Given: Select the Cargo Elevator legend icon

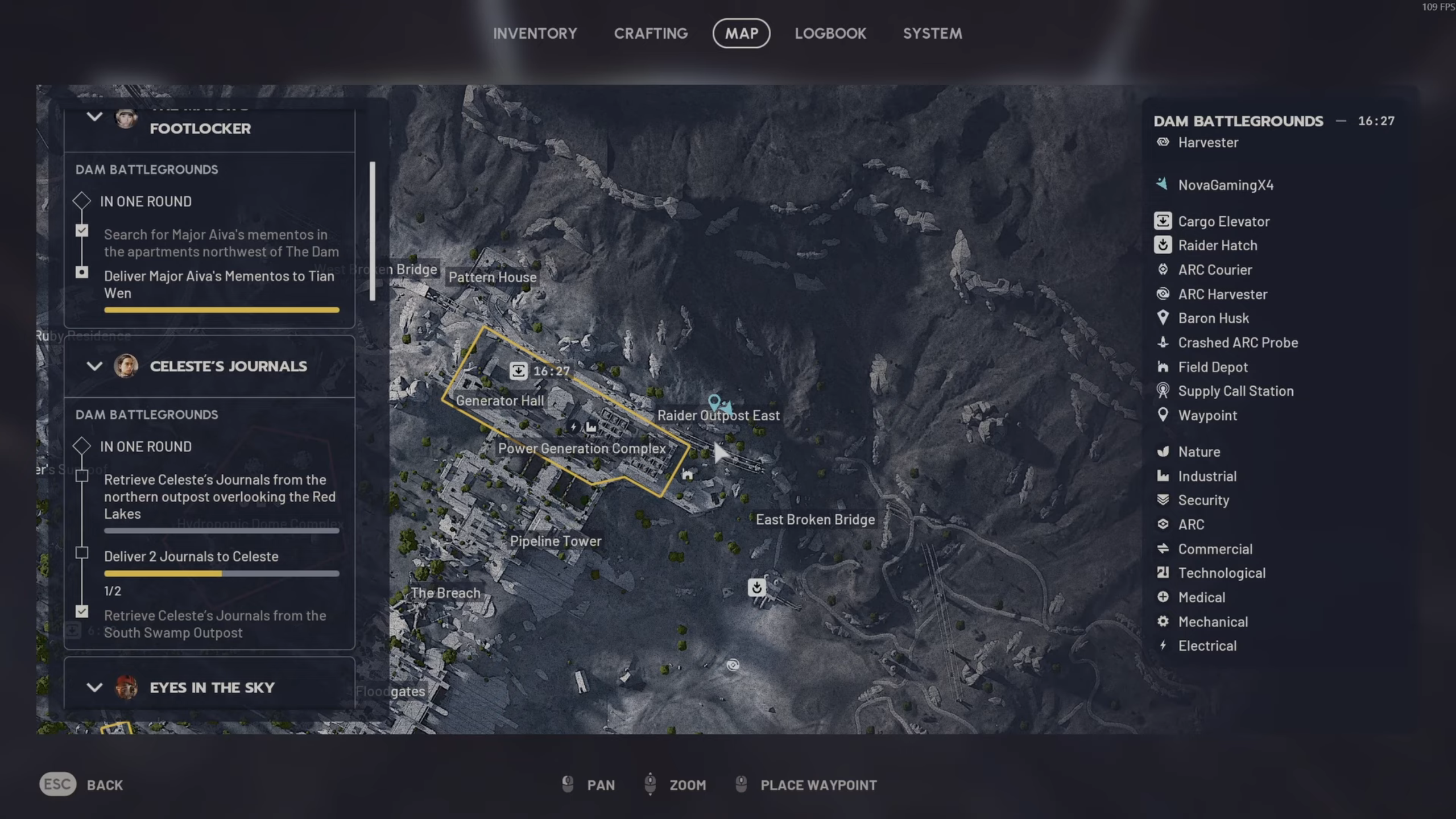Looking at the screenshot, I should tap(1164, 221).
